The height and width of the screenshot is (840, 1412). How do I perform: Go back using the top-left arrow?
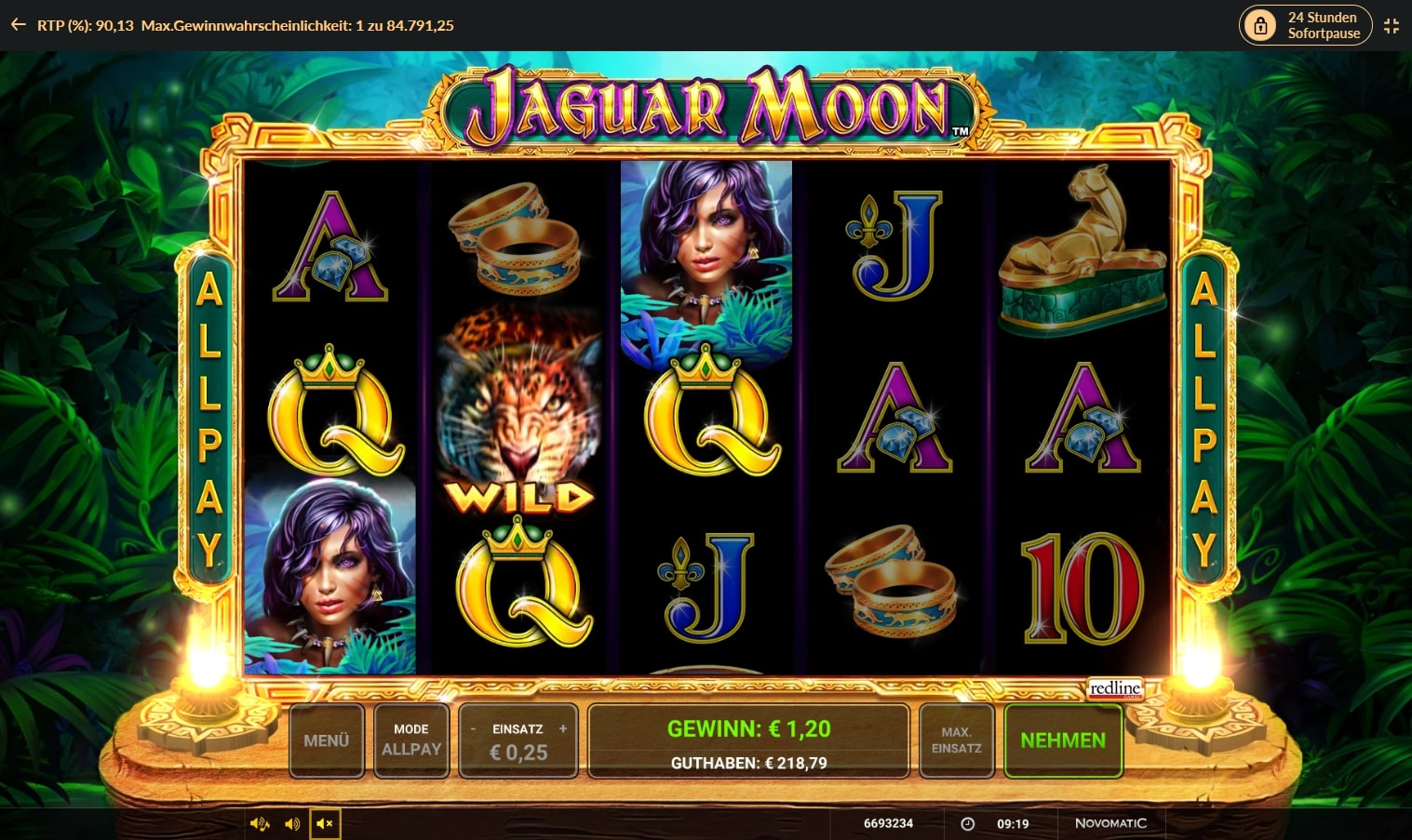(x=18, y=25)
